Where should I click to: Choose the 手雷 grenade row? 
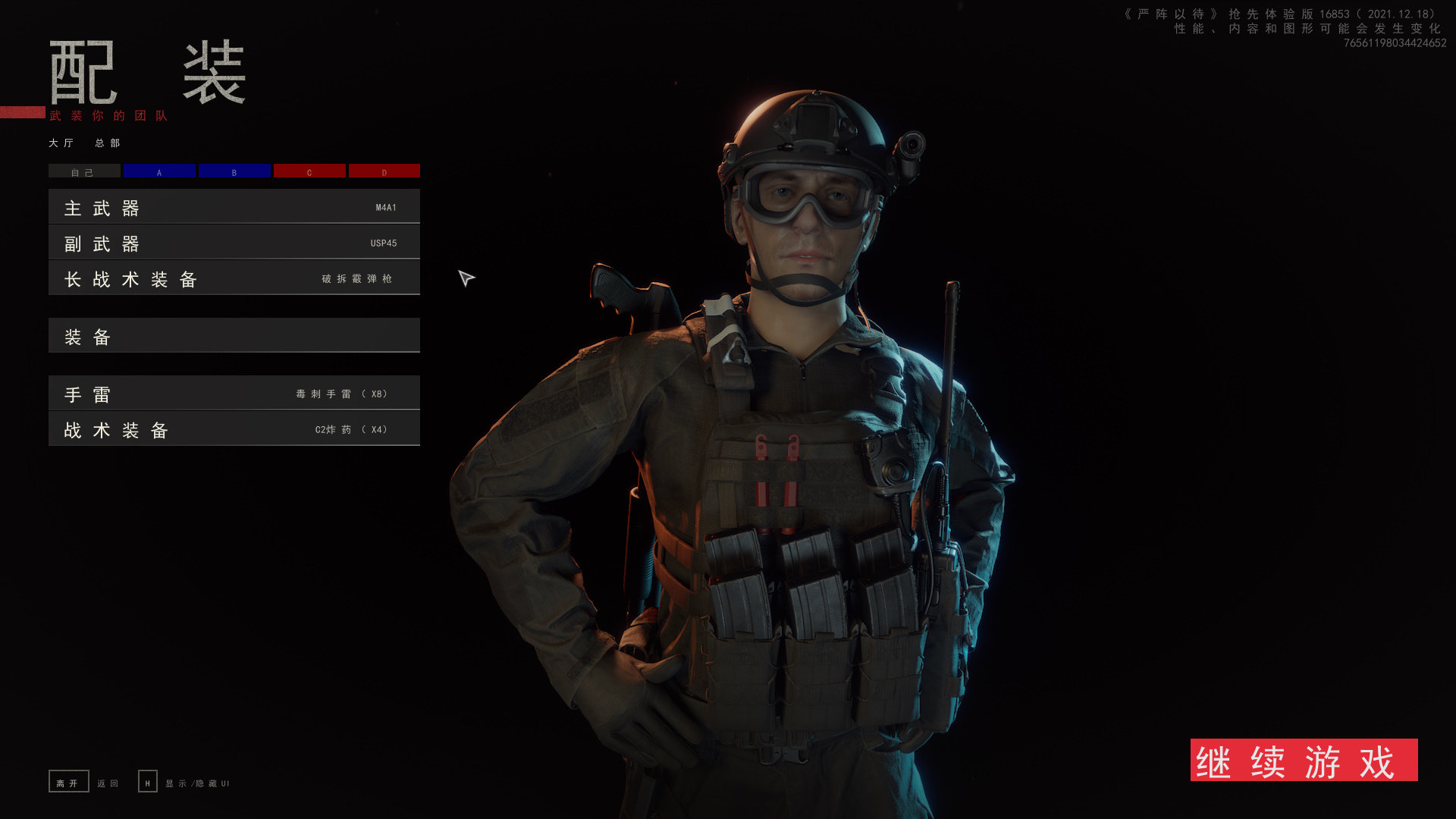pyautogui.click(x=234, y=394)
